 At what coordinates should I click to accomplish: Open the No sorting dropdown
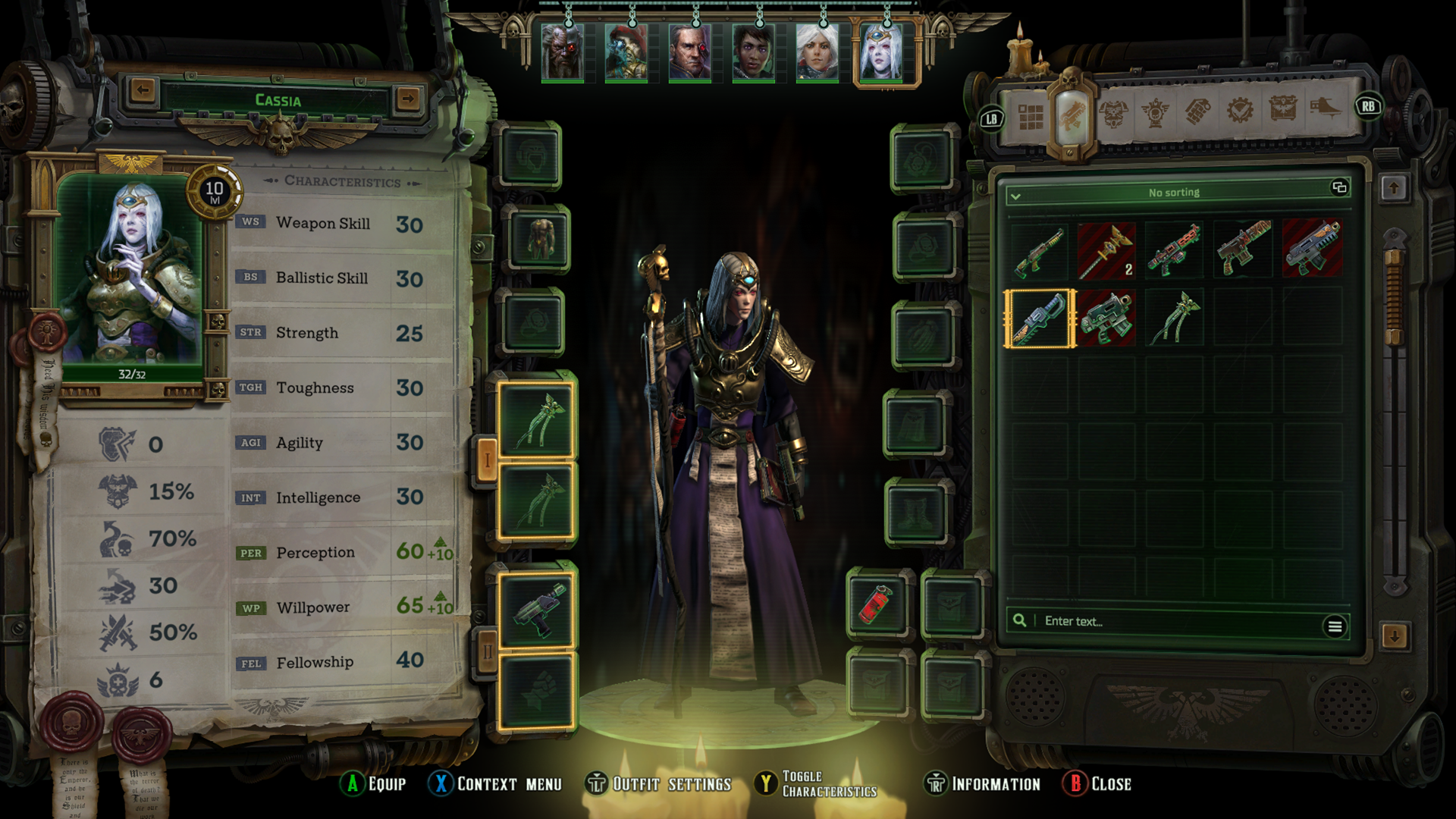1173,193
